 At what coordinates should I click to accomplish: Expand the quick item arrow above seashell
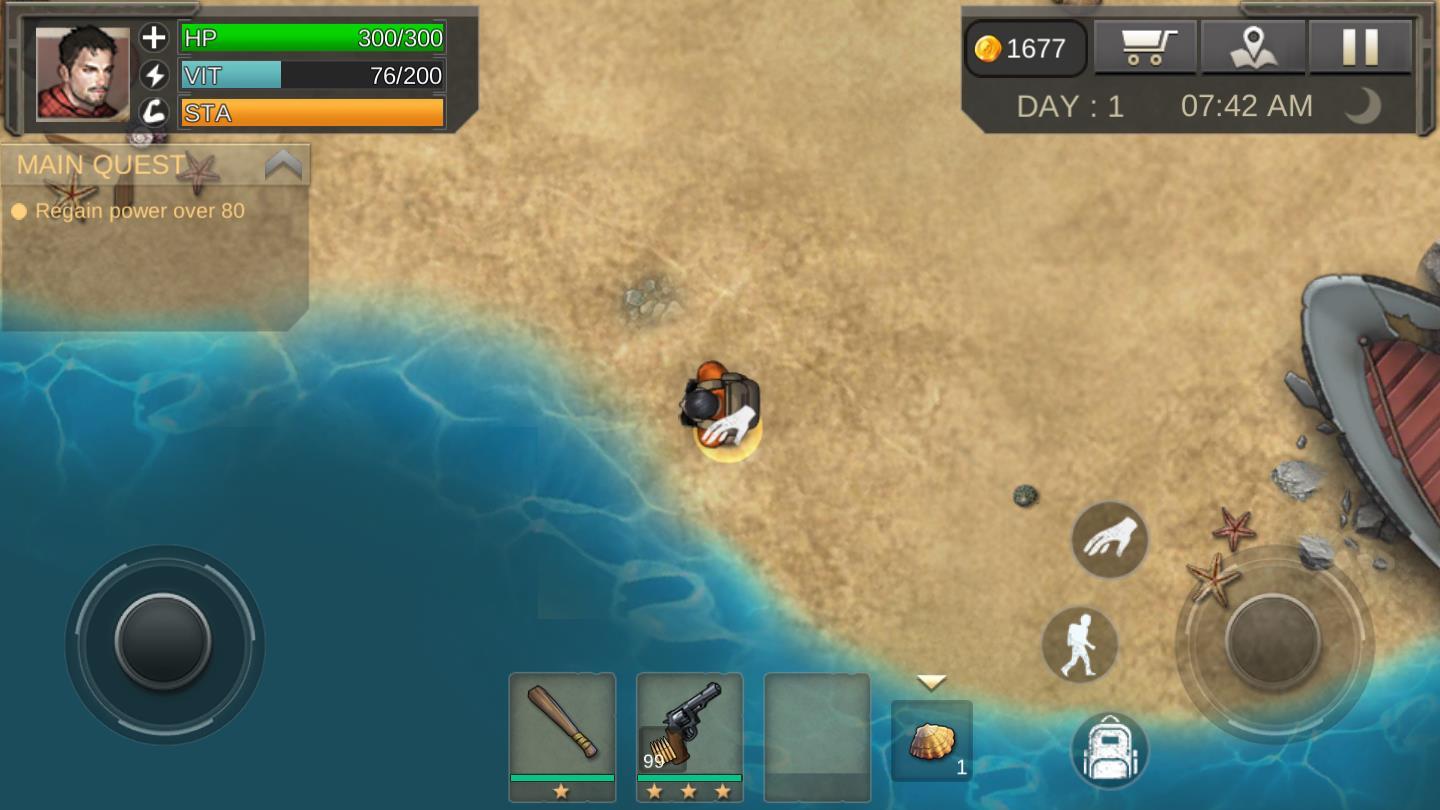[x=932, y=683]
